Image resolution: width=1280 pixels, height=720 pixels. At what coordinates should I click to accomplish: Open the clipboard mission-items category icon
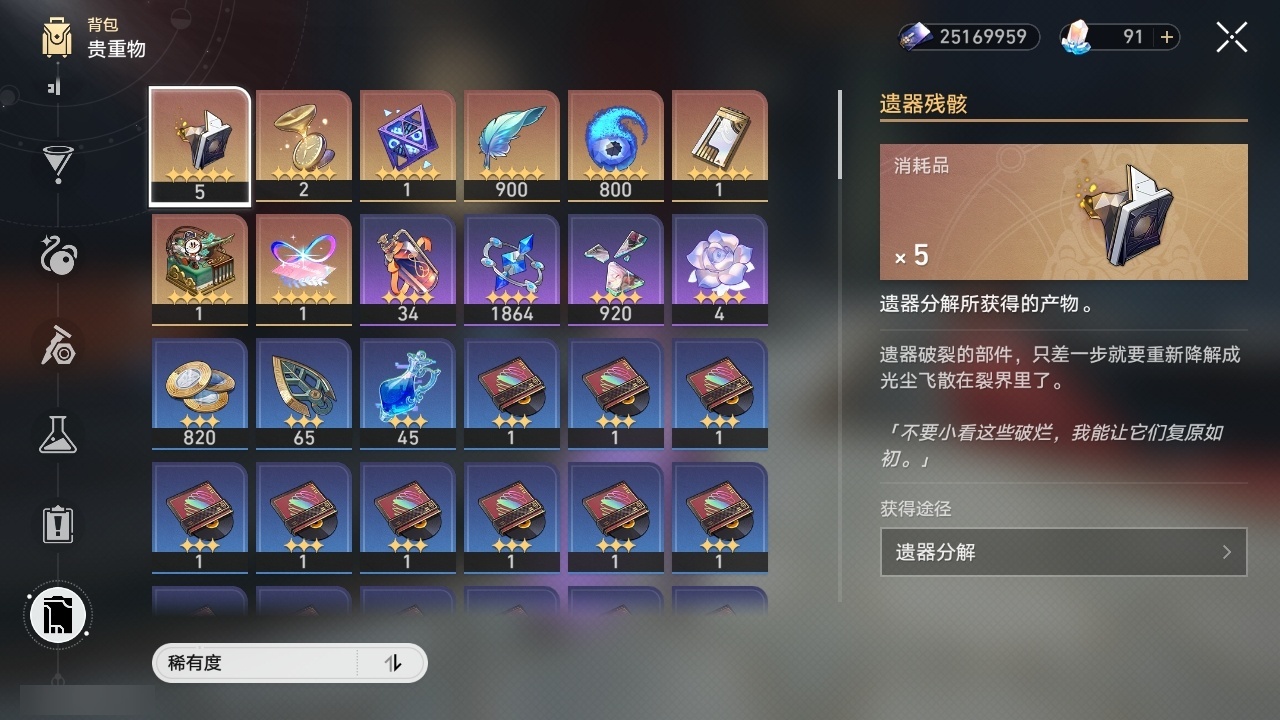(x=57, y=525)
